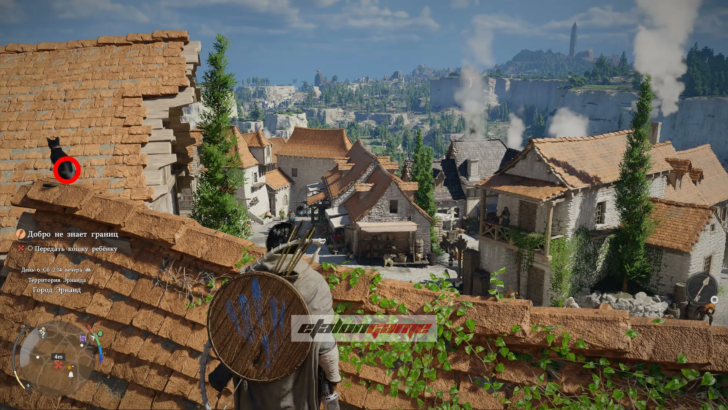The image size is (728, 410).
Task: Click the red X quest marker on minimap
Action: coord(56,366)
